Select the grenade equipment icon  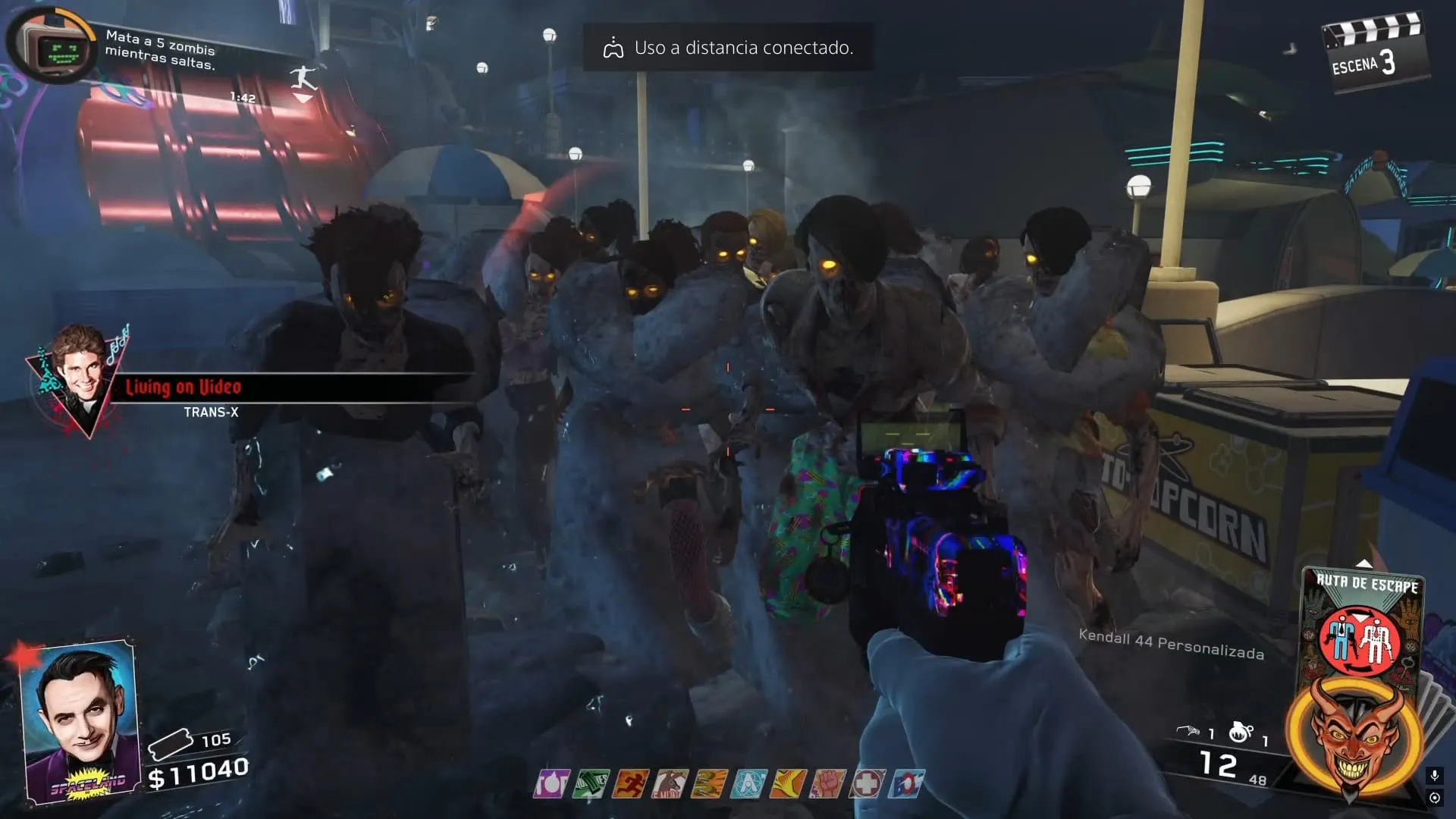[1241, 732]
